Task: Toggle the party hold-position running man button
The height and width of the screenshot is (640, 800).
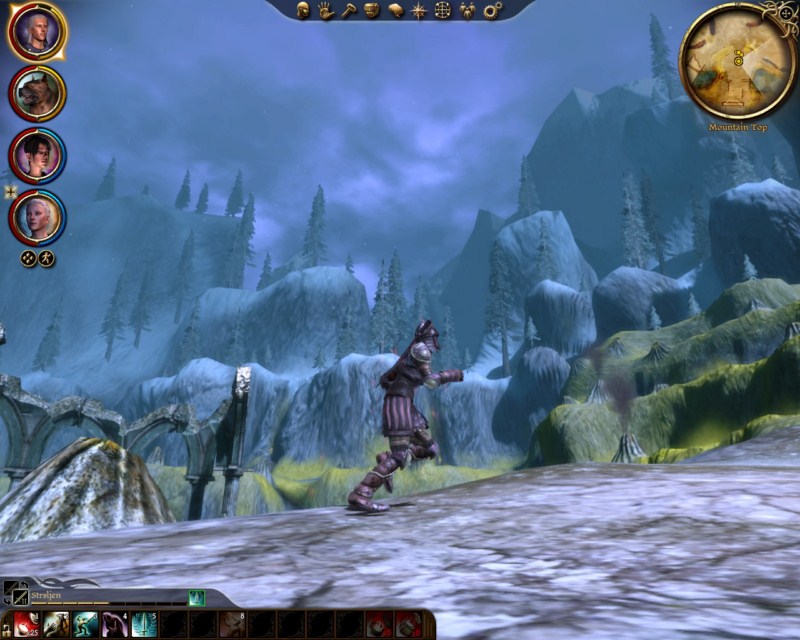Action: pos(46,258)
